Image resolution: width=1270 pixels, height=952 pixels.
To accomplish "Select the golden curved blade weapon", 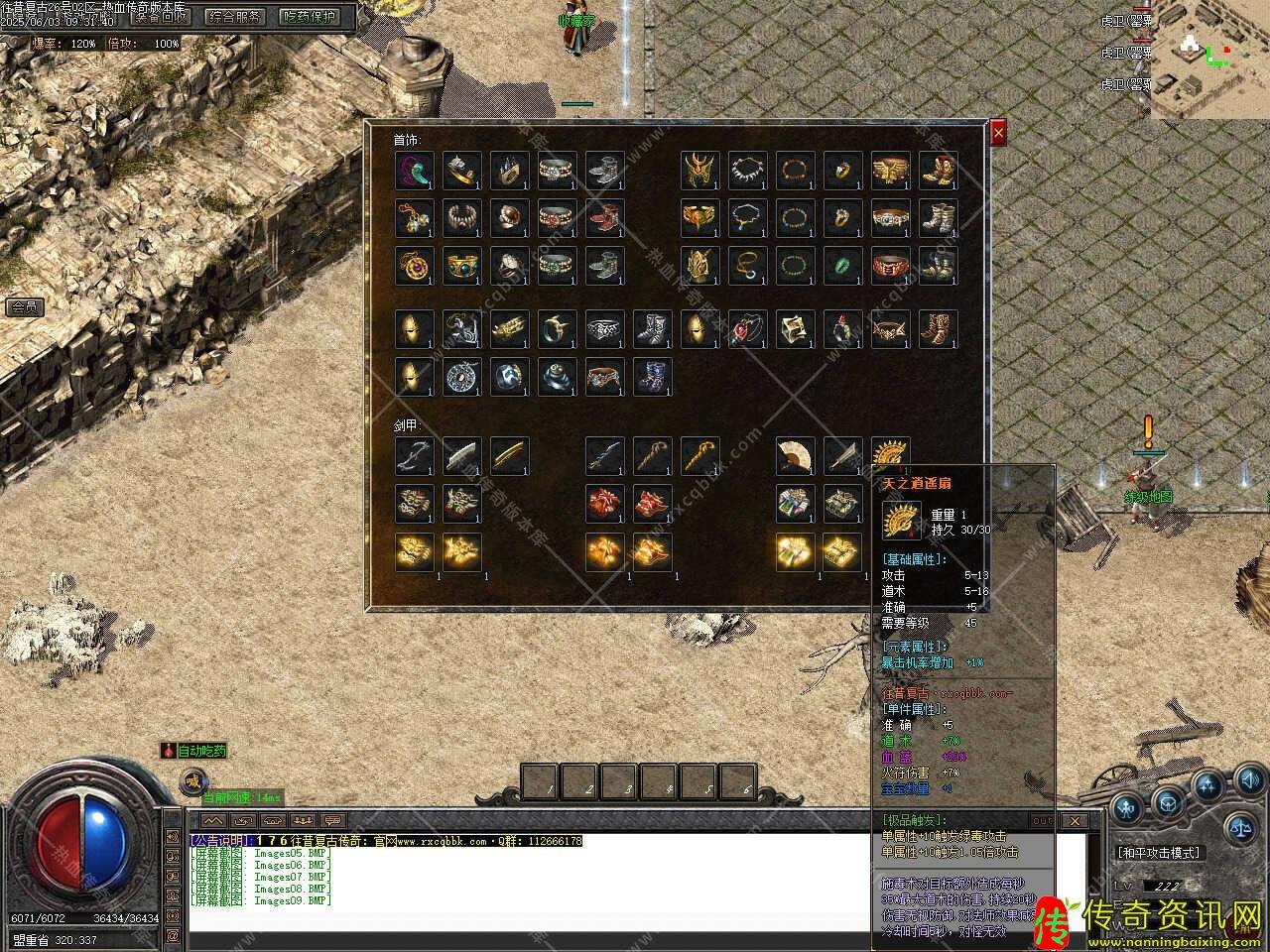I will pos(510,456).
